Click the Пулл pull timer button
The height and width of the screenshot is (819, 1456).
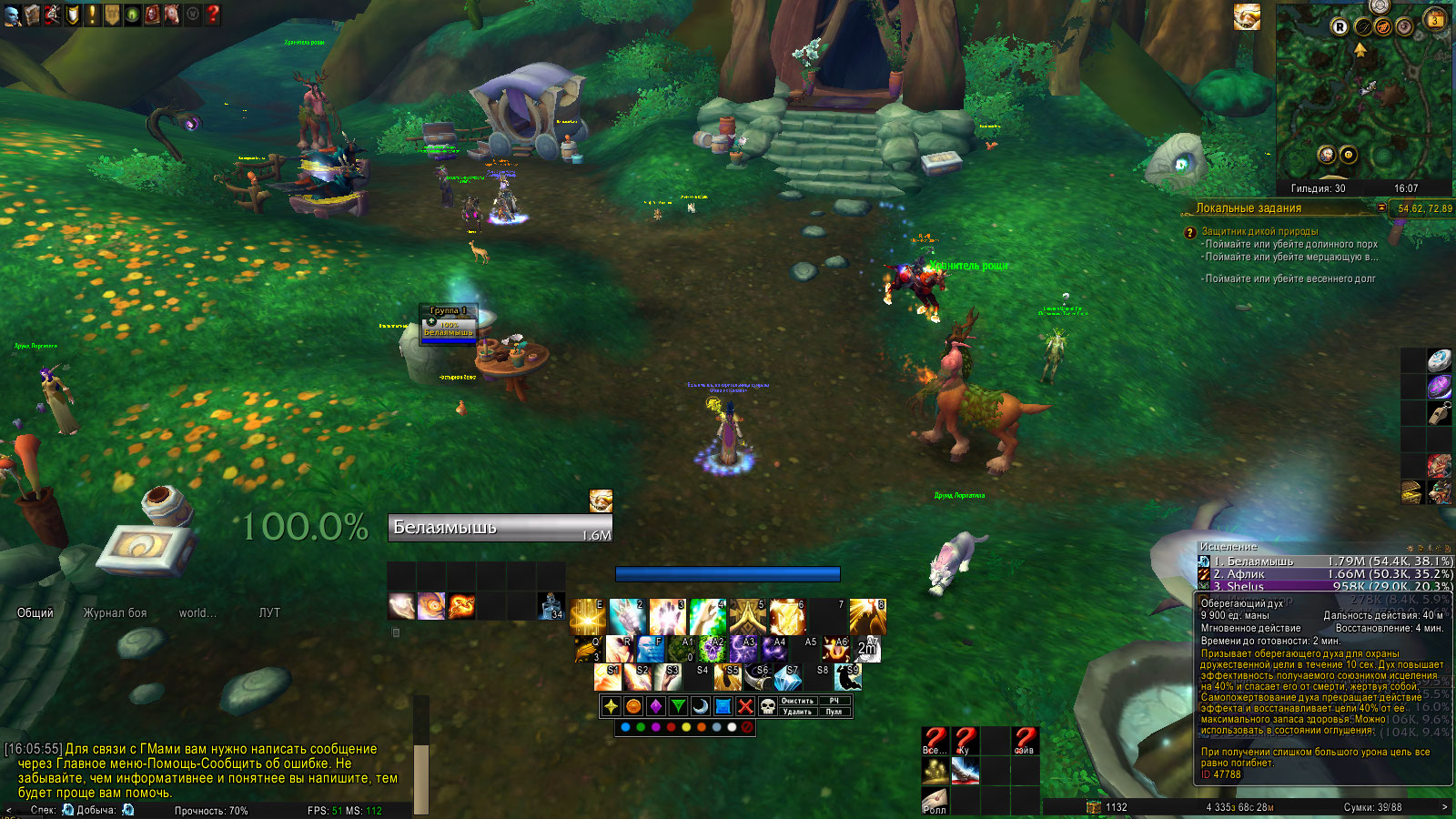point(834,712)
